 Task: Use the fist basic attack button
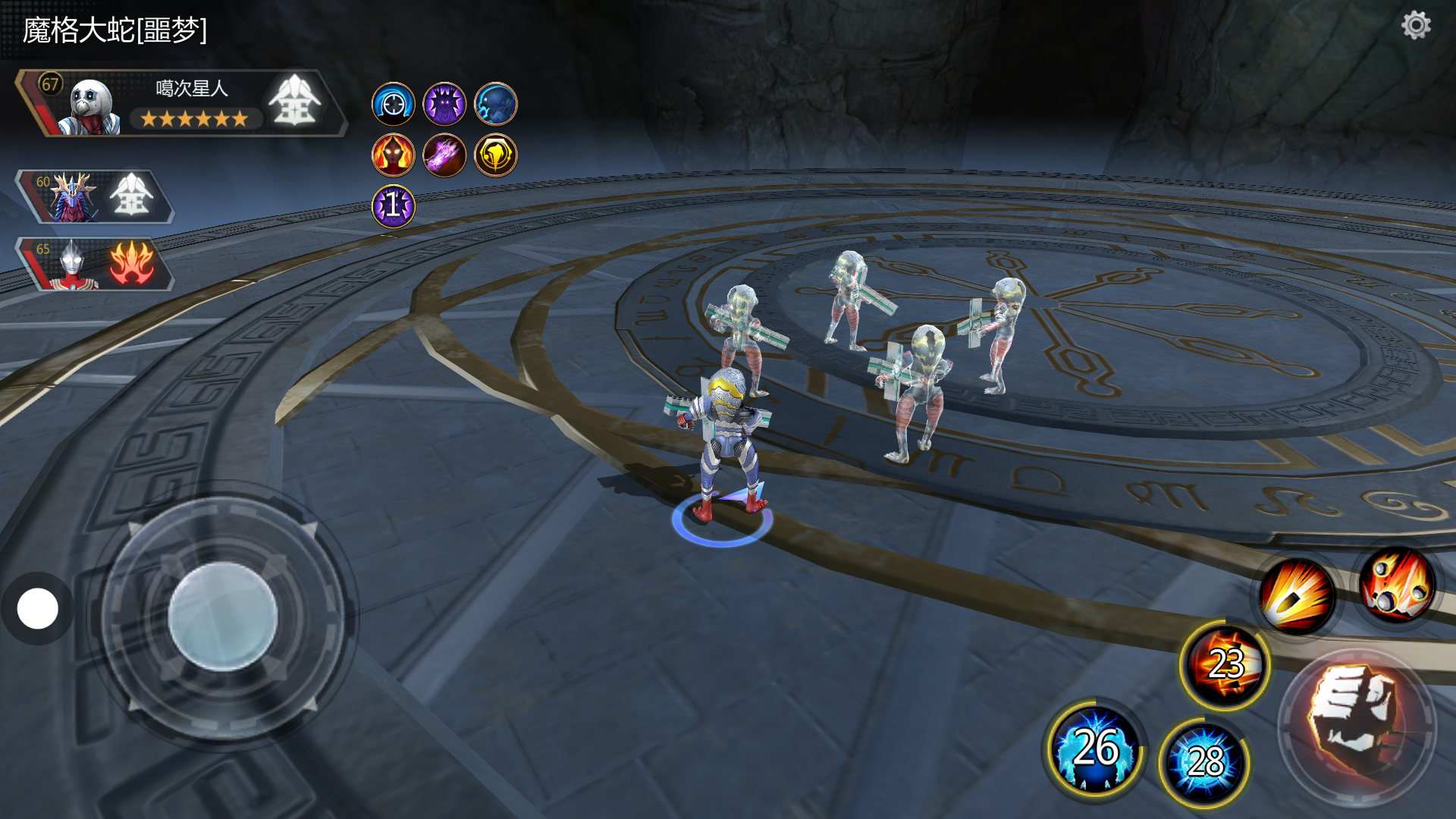pos(1357,725)
